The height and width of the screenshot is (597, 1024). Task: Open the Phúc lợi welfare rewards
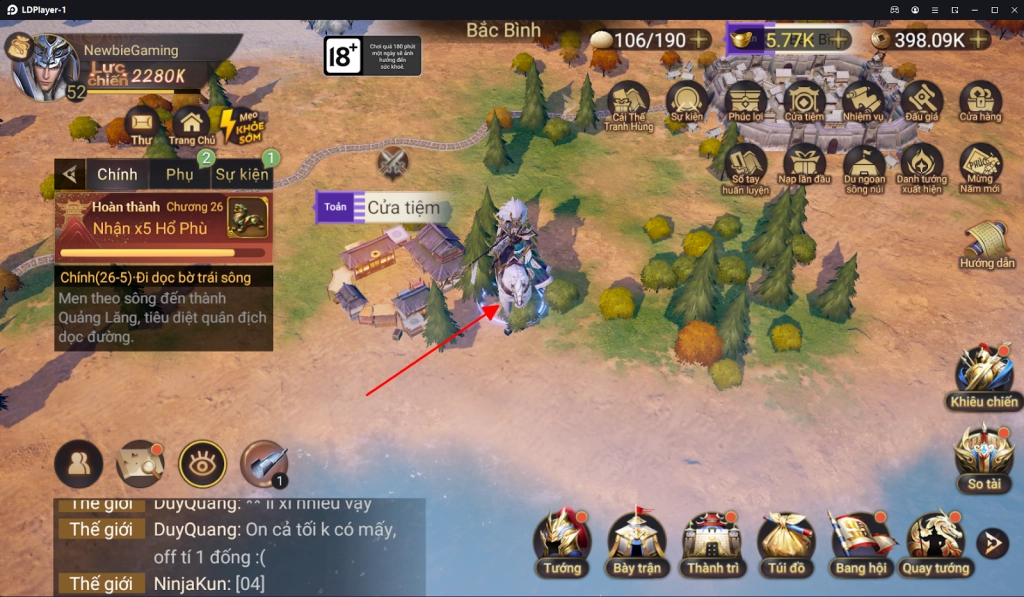pos(746,103)
